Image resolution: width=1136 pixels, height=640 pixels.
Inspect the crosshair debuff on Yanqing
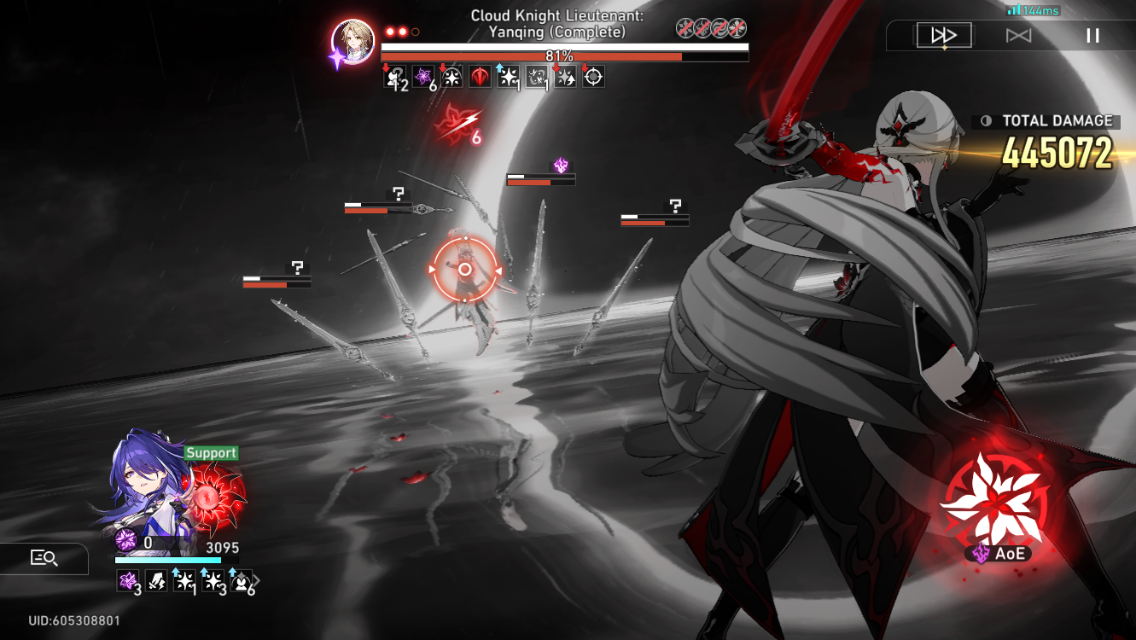pos(593,77)
